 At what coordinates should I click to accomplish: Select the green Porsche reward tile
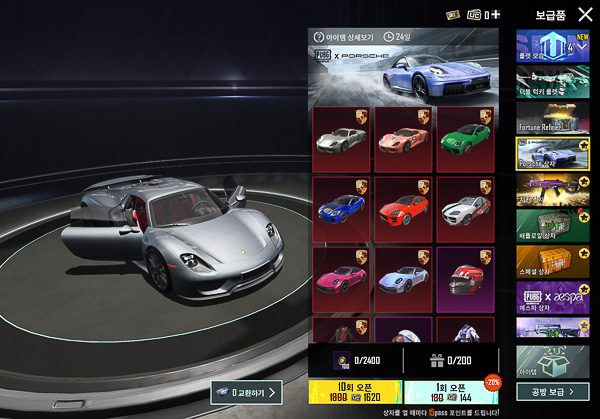465,138
